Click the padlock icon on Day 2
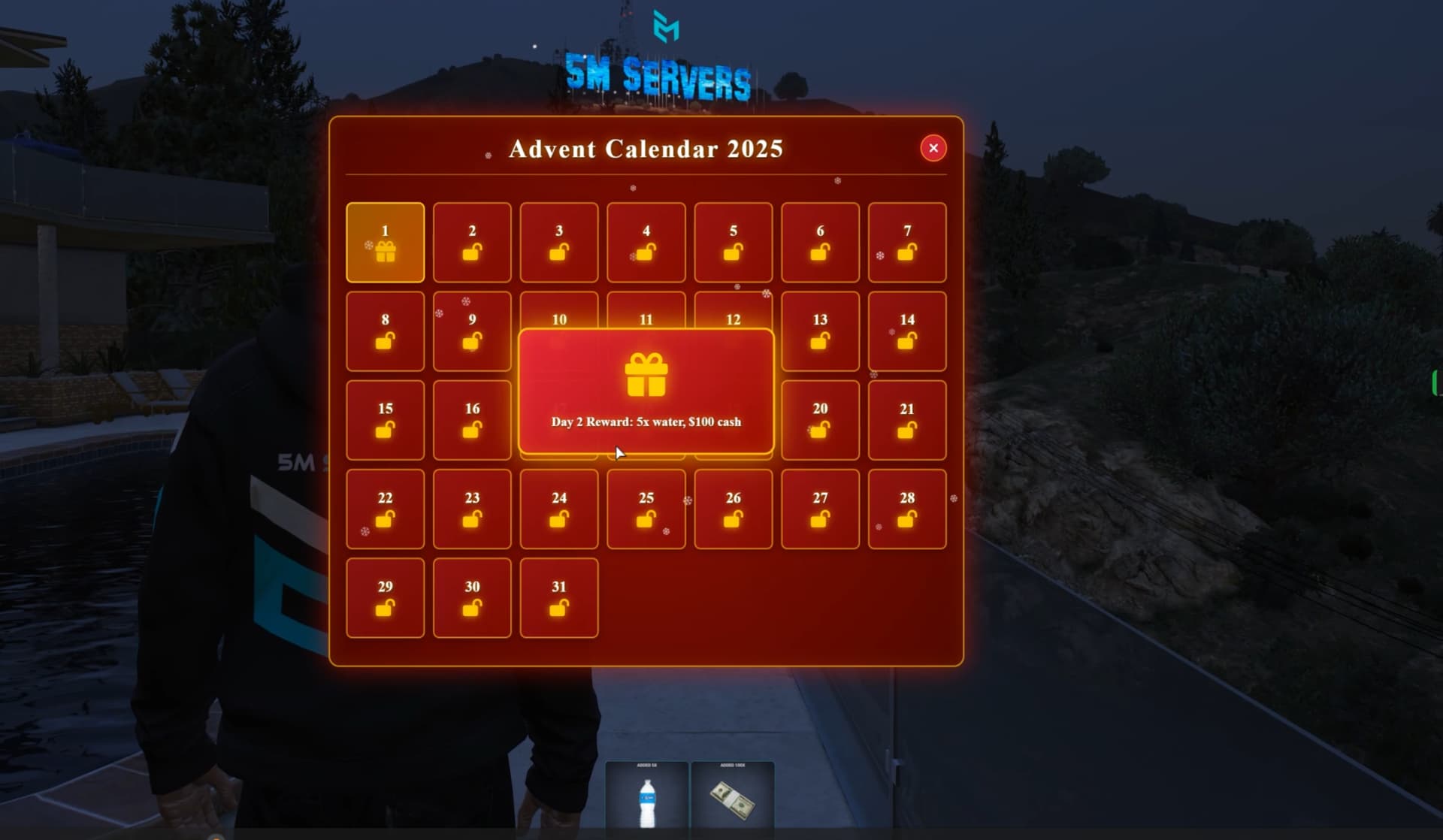This screenshot has width=1443, height=840. (x=472, y=254)
